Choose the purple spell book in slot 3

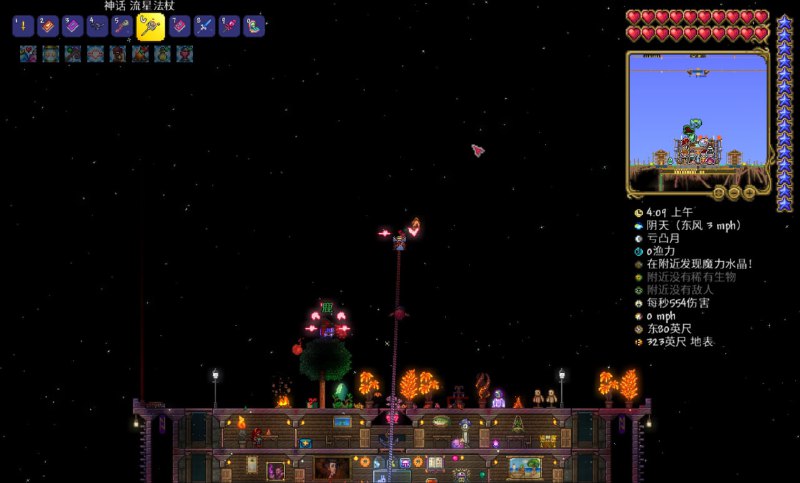pyautogui.click(x=72, y=26)
